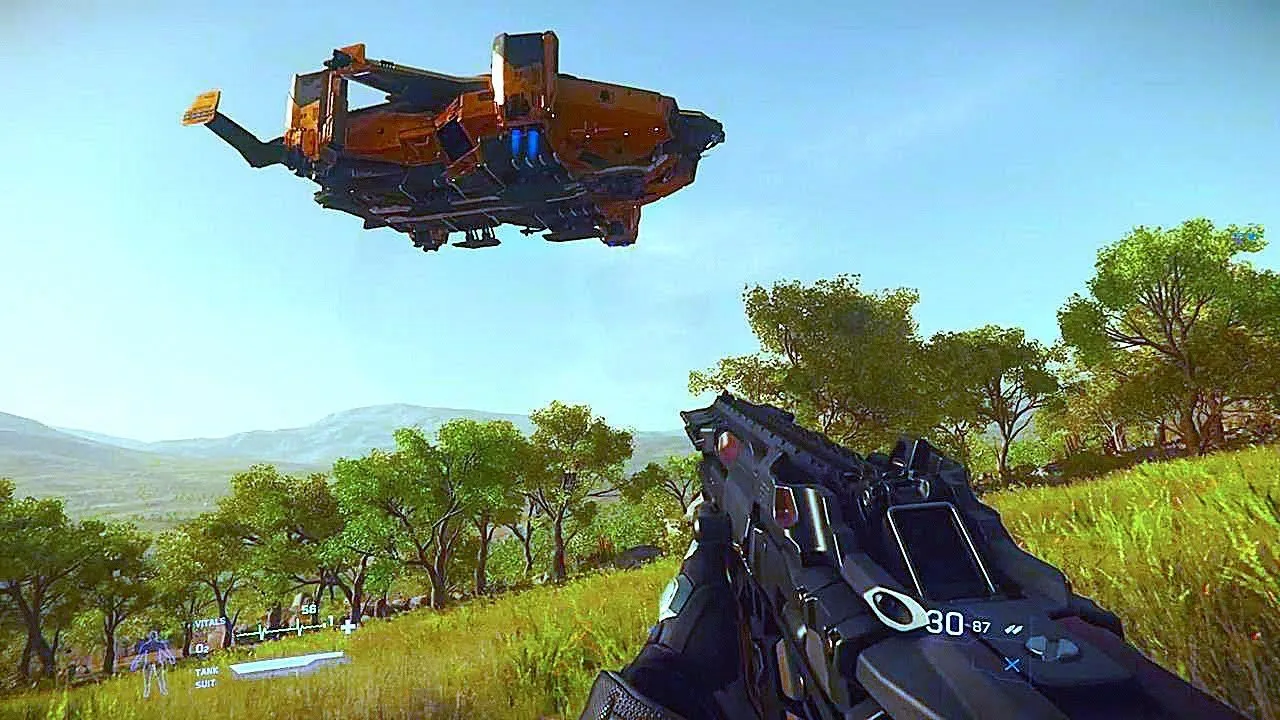Expand the VITALS panel
The image size is (1280, 720).
click(x=210, y=623)
